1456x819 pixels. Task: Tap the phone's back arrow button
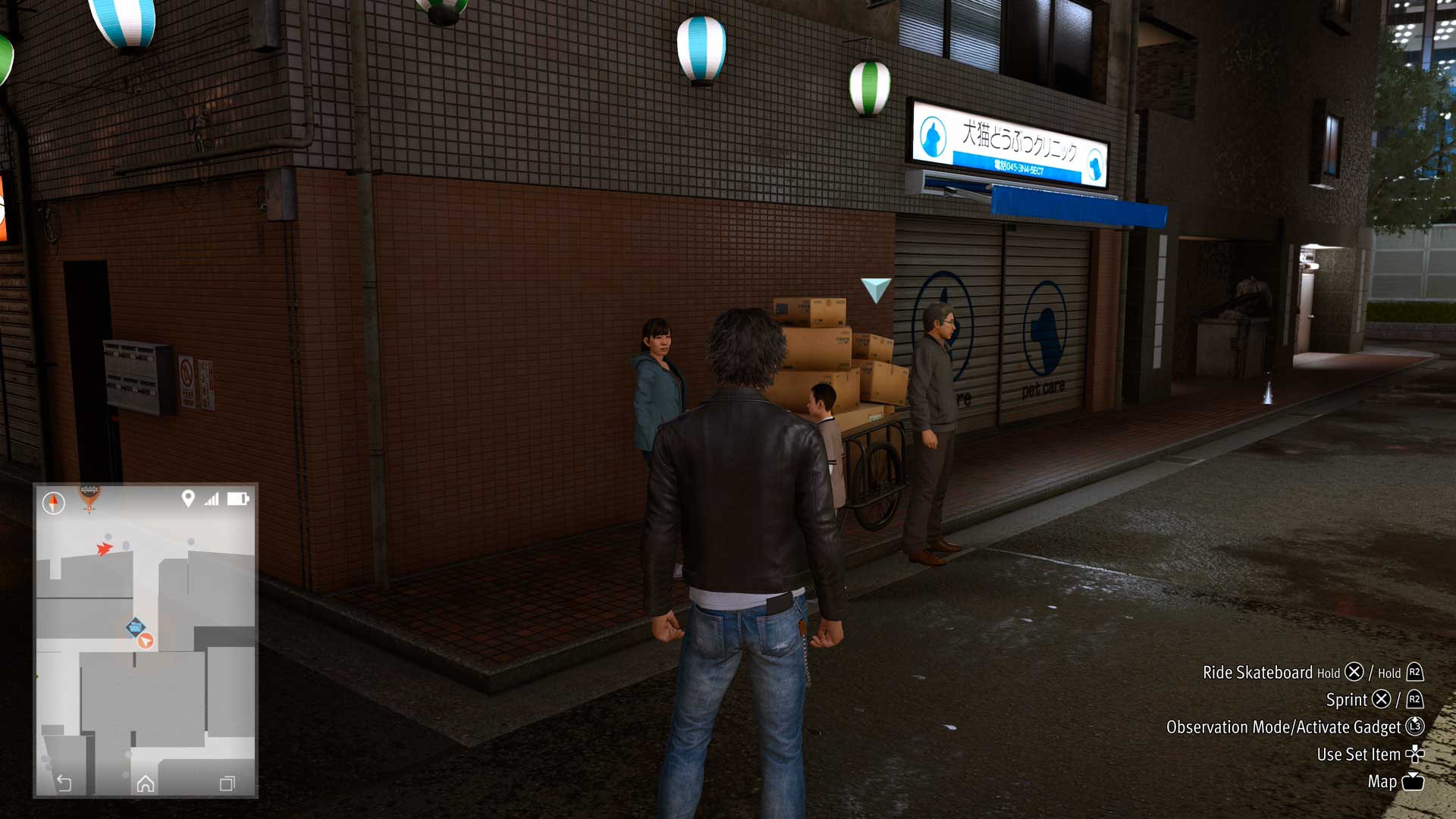click(64, 783)
